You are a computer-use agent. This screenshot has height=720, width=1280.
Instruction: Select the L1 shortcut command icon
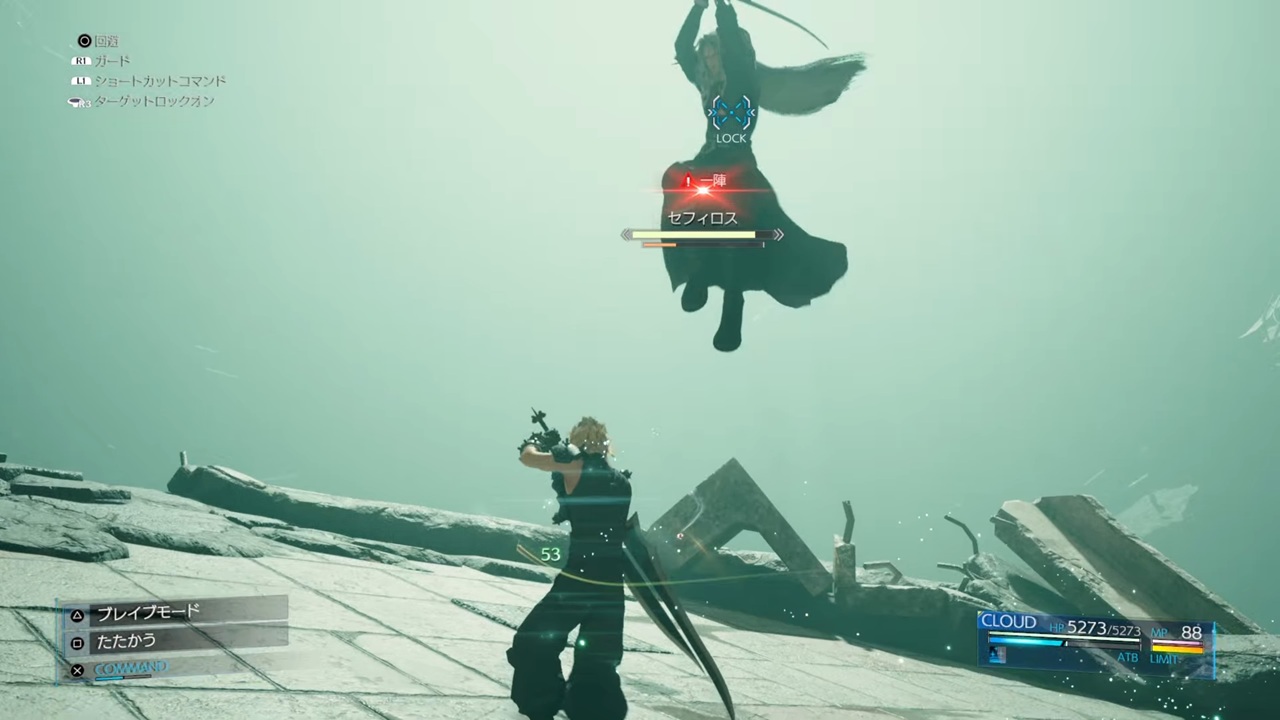81,81
